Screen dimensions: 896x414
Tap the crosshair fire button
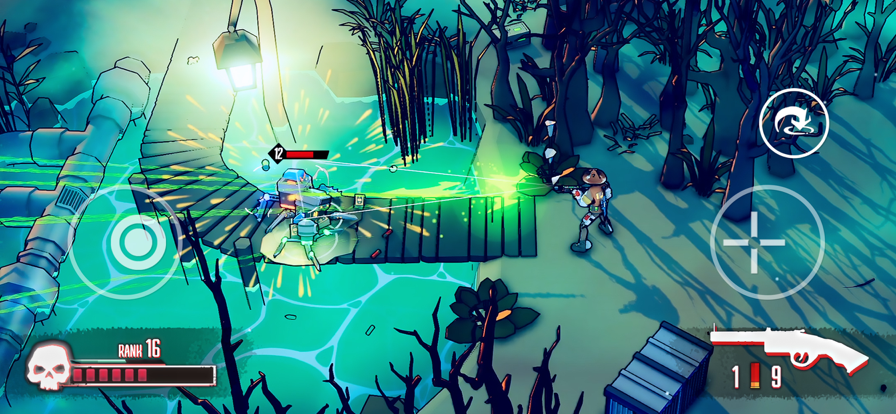coord(767,241)
